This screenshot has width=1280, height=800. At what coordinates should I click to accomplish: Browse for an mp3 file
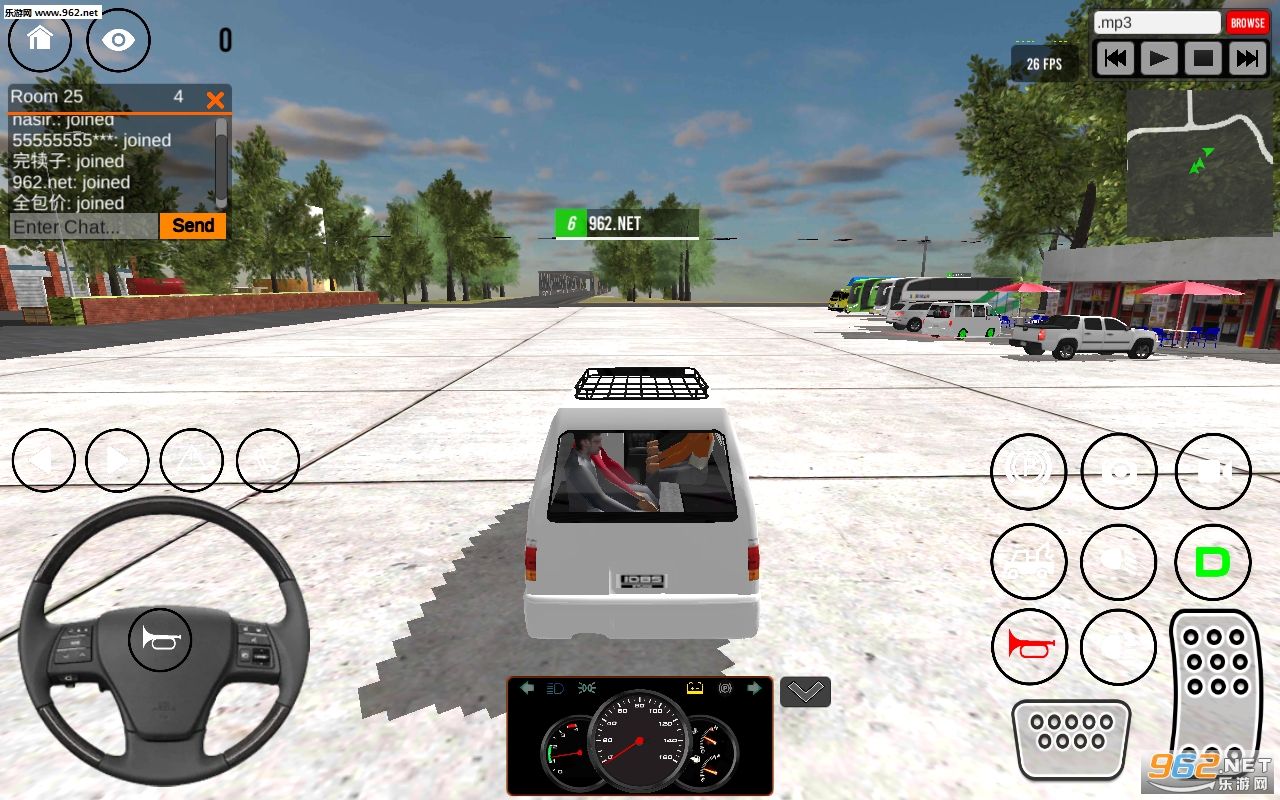[x=1248, y=23]
